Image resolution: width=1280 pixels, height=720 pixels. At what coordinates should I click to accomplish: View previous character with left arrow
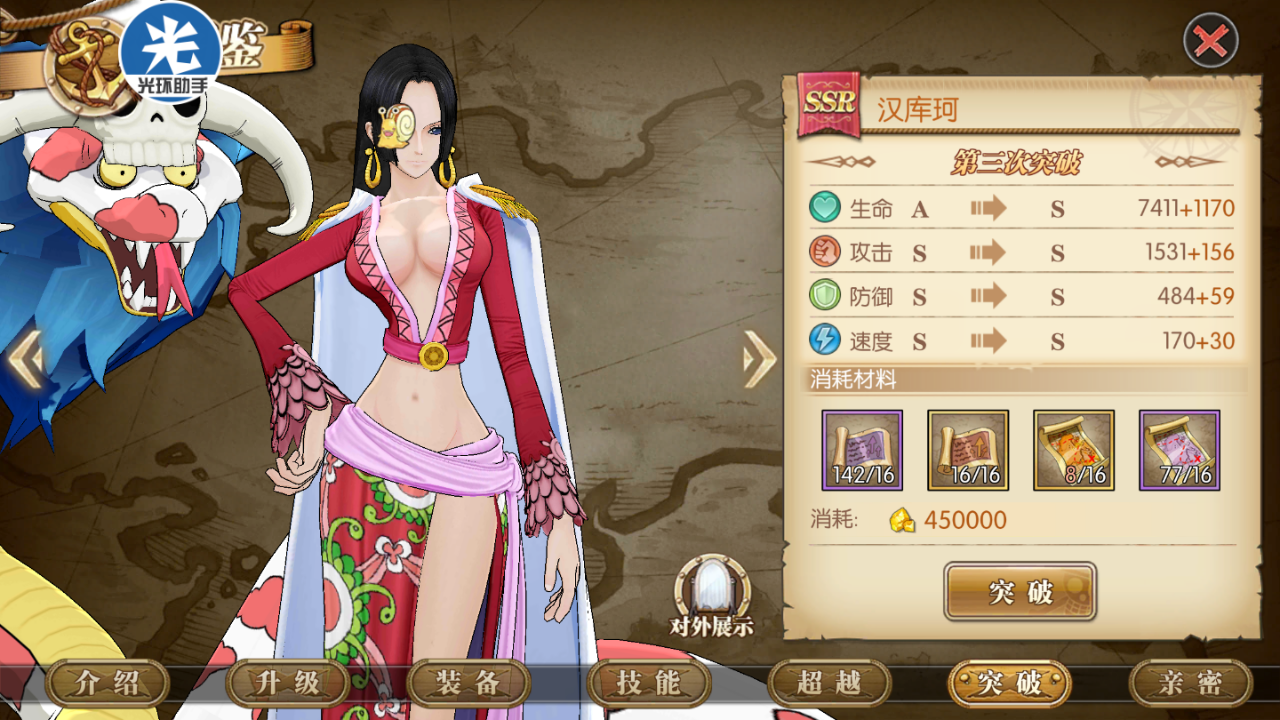[25, 360]
